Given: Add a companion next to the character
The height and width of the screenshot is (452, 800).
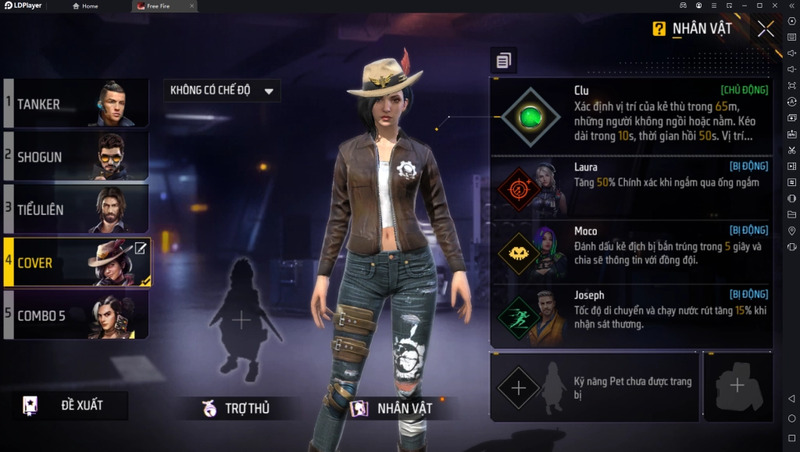Looking at the screenshot, I should click(241, 320).
